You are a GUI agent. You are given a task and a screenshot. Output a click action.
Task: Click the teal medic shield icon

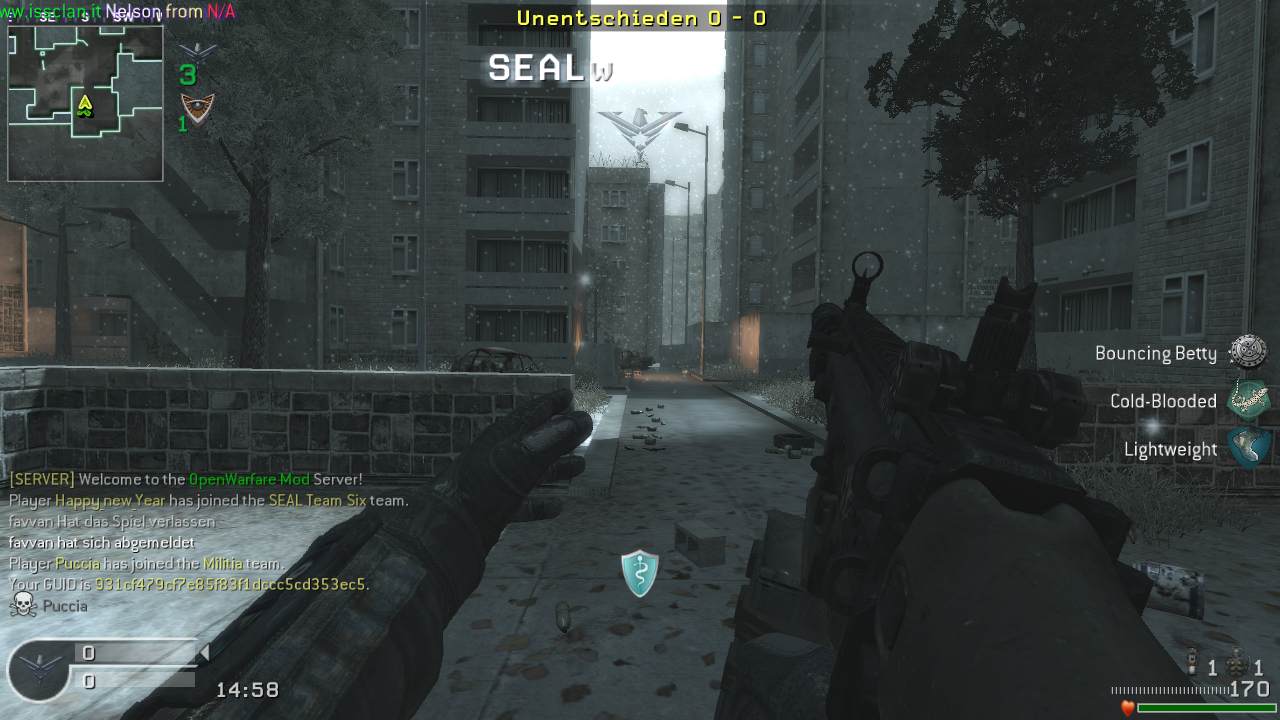point(639,573)
